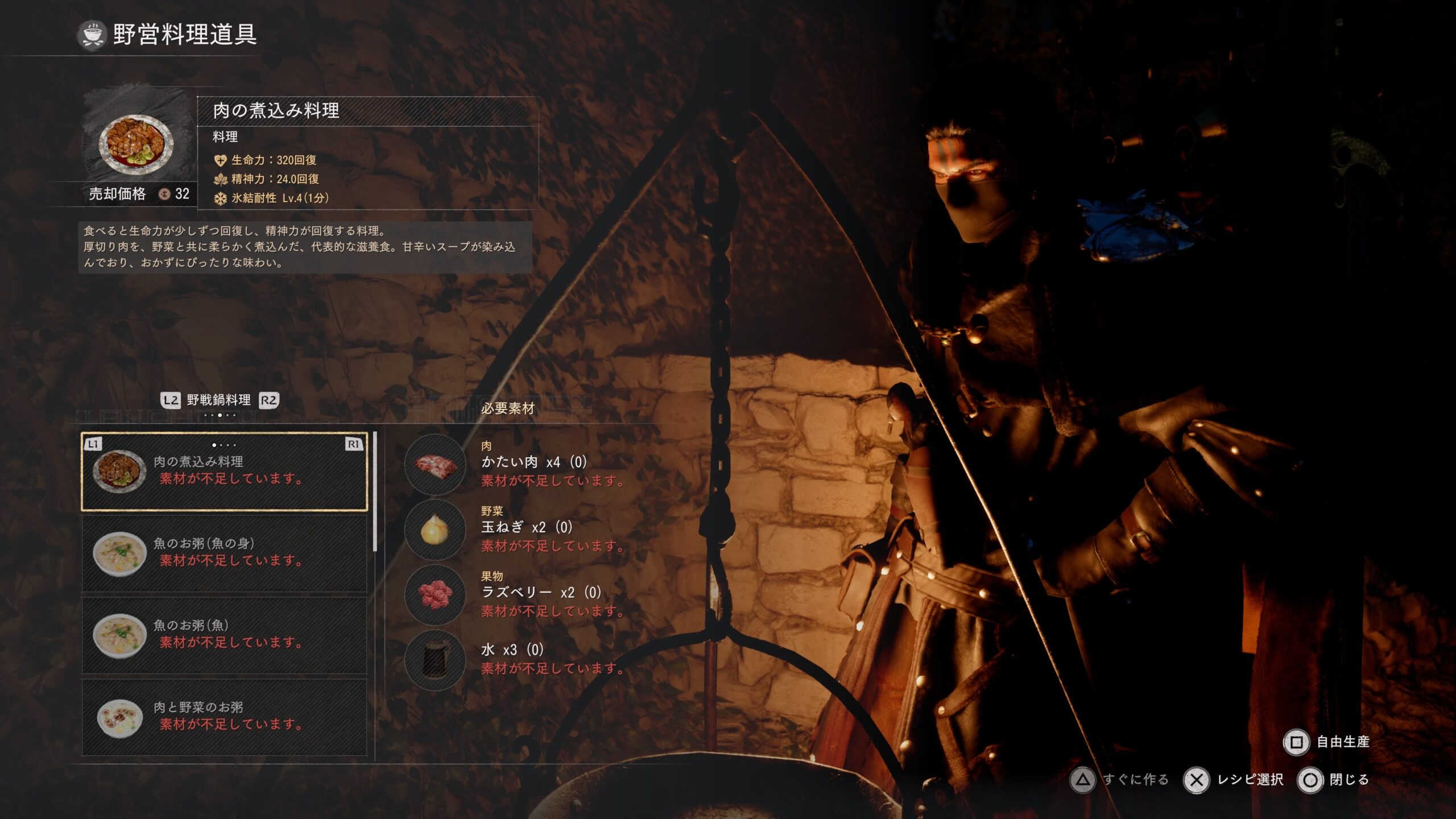Choose the 魚のお粥(魚の身) recipe

tap(224, 553)
